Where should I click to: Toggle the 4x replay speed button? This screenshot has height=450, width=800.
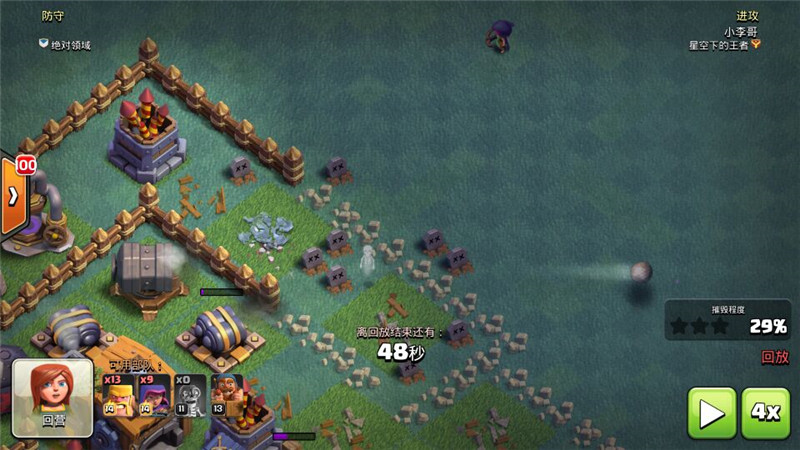[765, 412]
